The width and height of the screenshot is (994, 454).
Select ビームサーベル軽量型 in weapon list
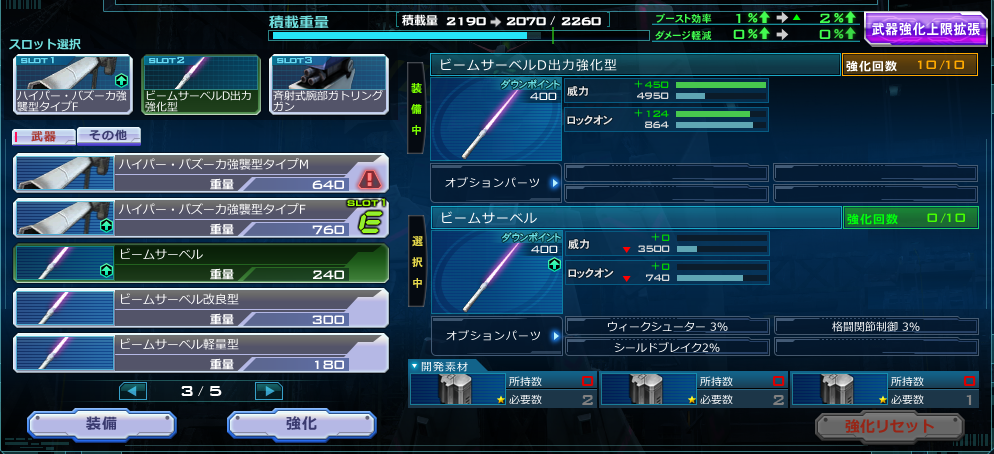point(200,353)
